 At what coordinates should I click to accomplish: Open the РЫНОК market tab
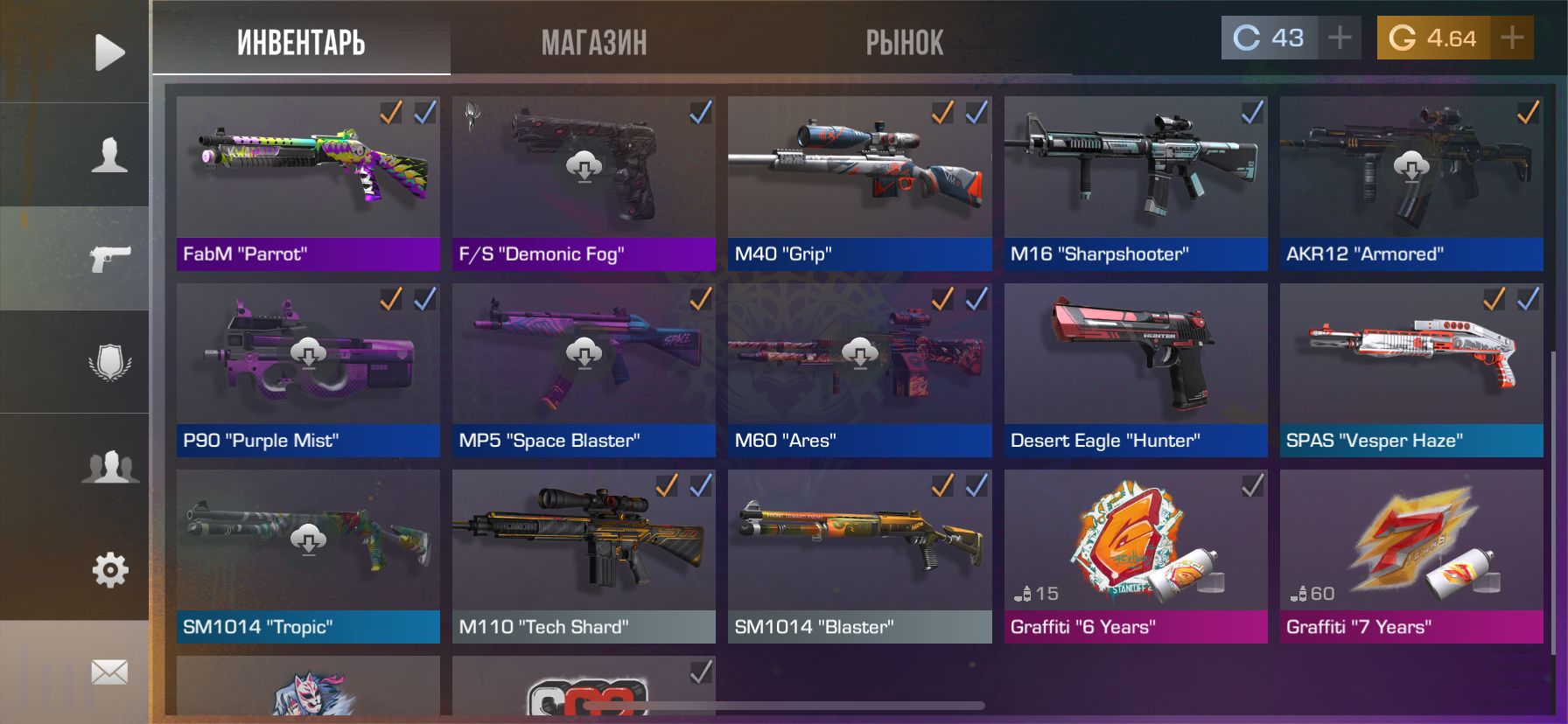tap(904, 42)
